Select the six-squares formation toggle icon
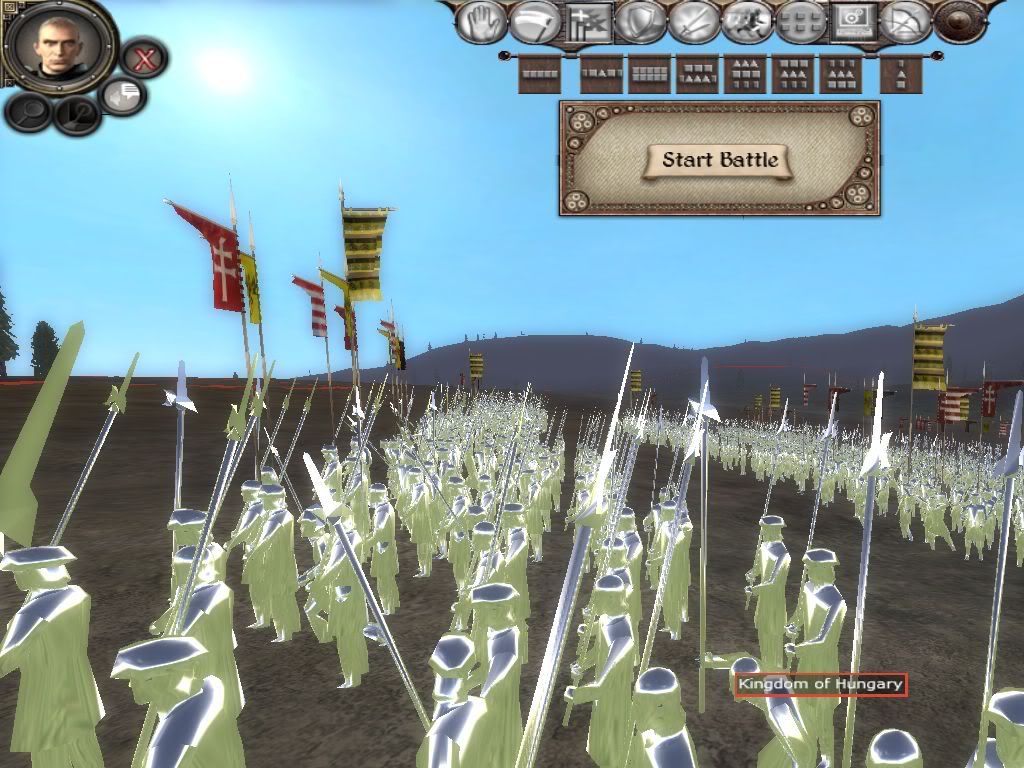This screenshot has width=1024, height=768. (x=800, y=22)
